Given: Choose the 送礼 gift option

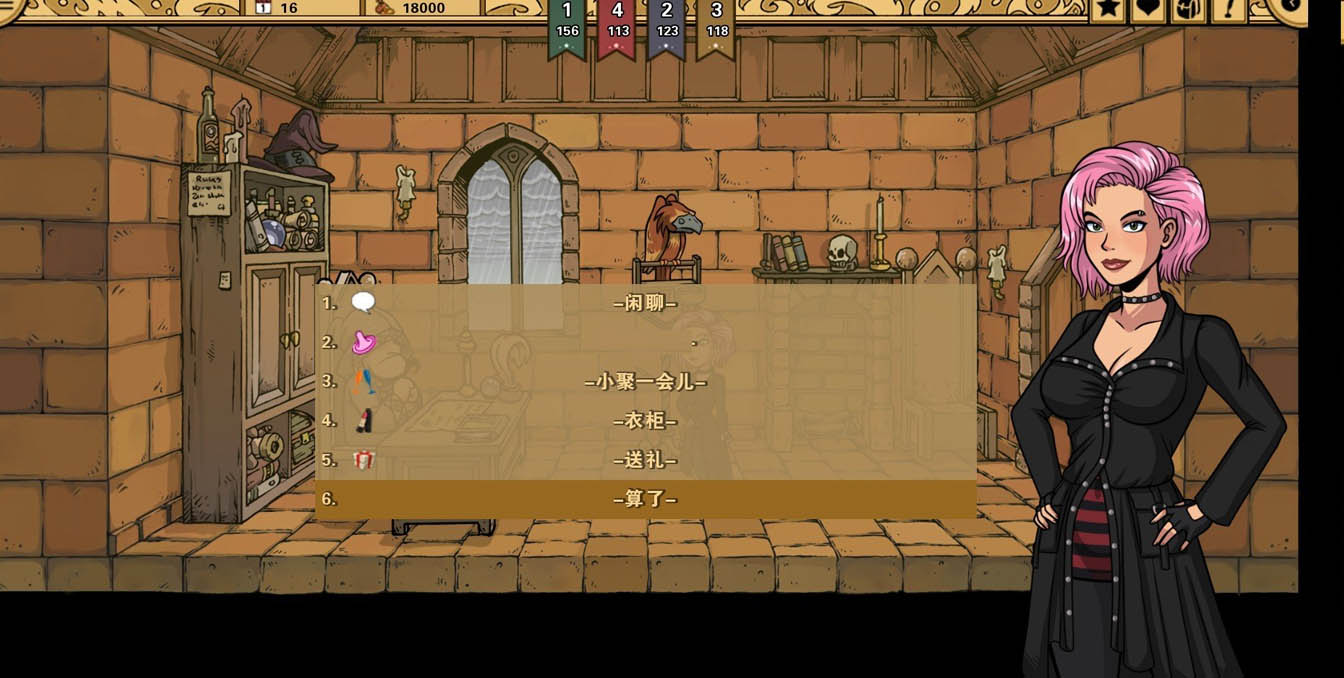Looking at the screenshot, I should pos(645,460).
